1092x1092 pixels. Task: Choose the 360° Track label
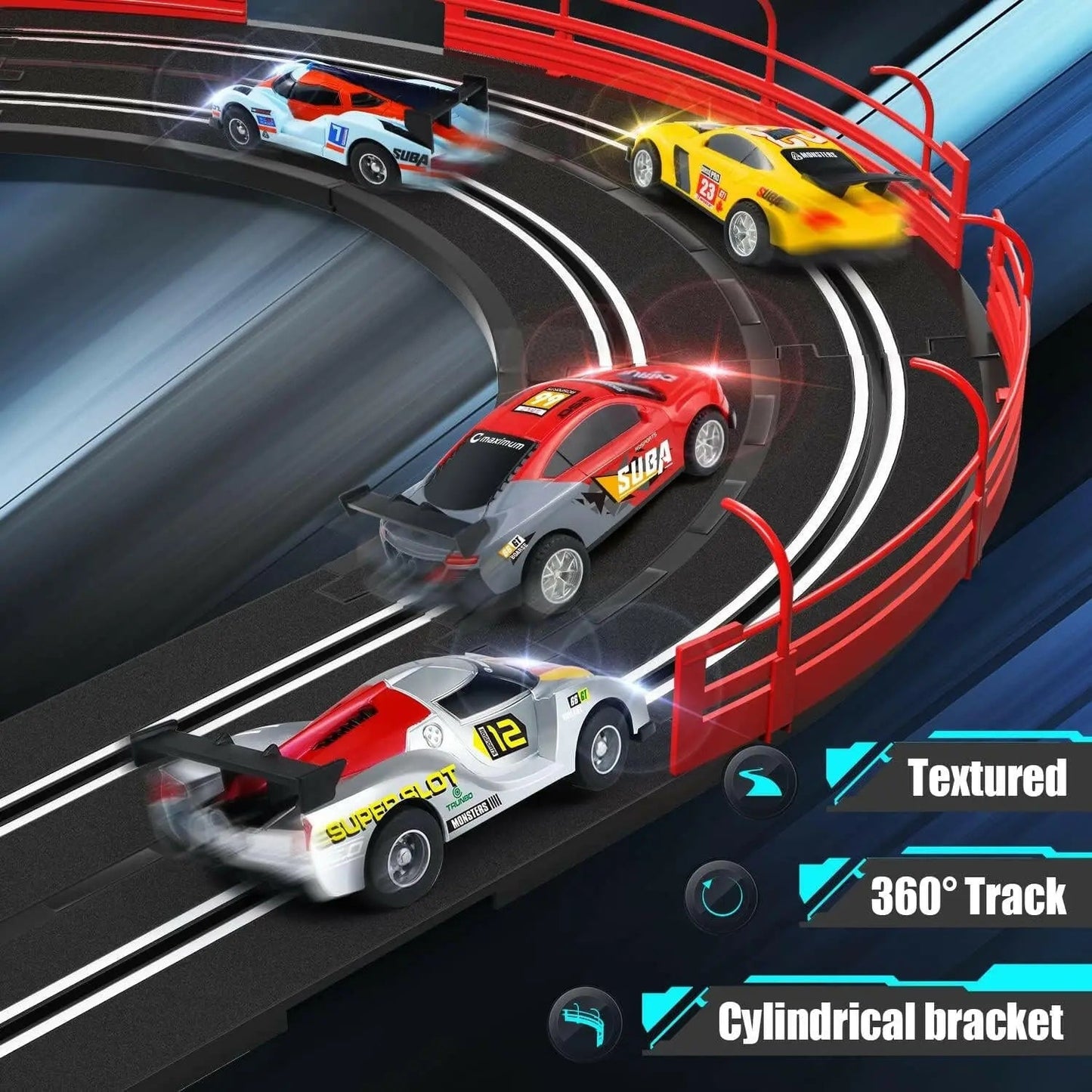[967, 896]
